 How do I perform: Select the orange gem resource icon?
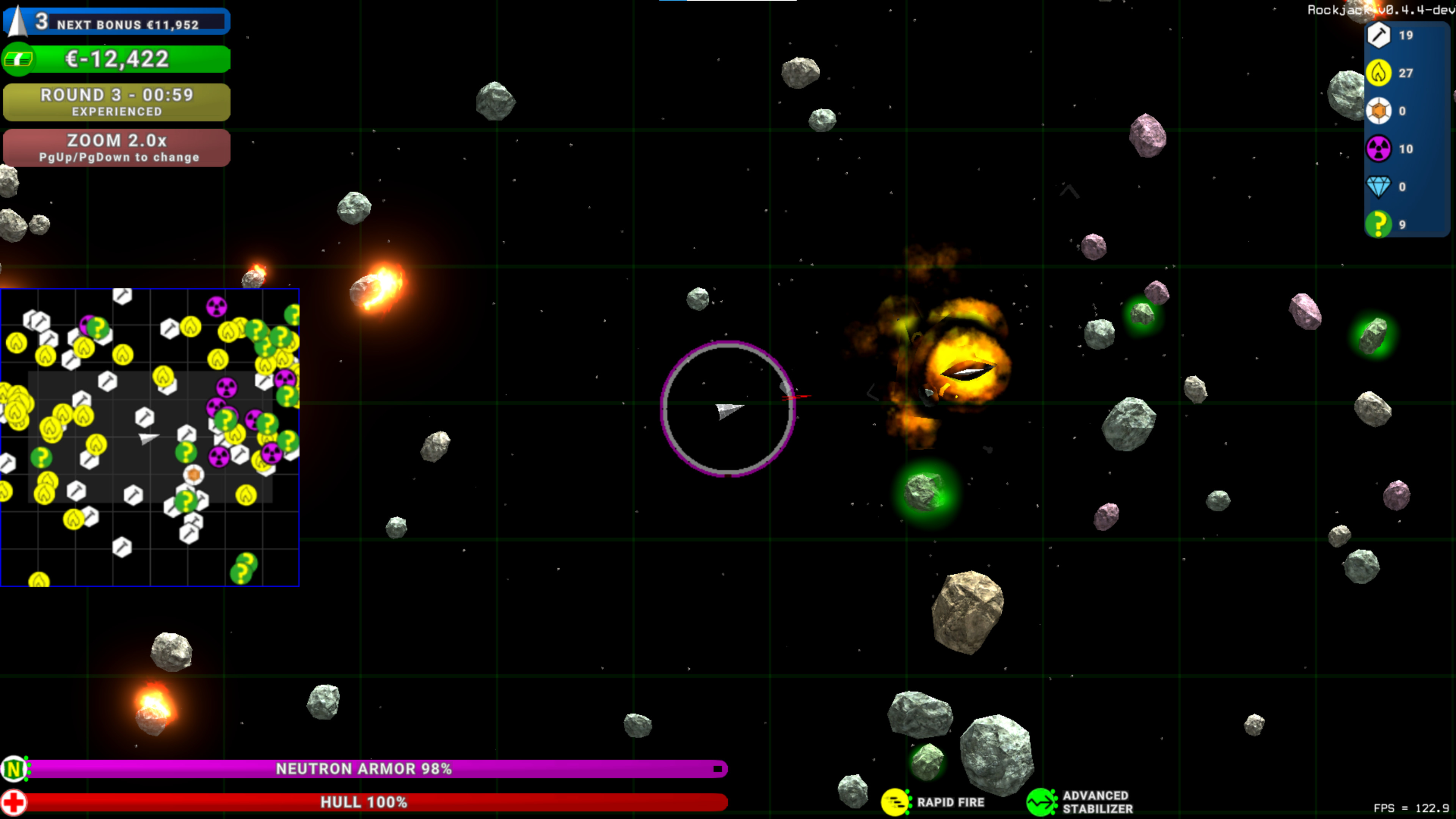coord(1379,111)
